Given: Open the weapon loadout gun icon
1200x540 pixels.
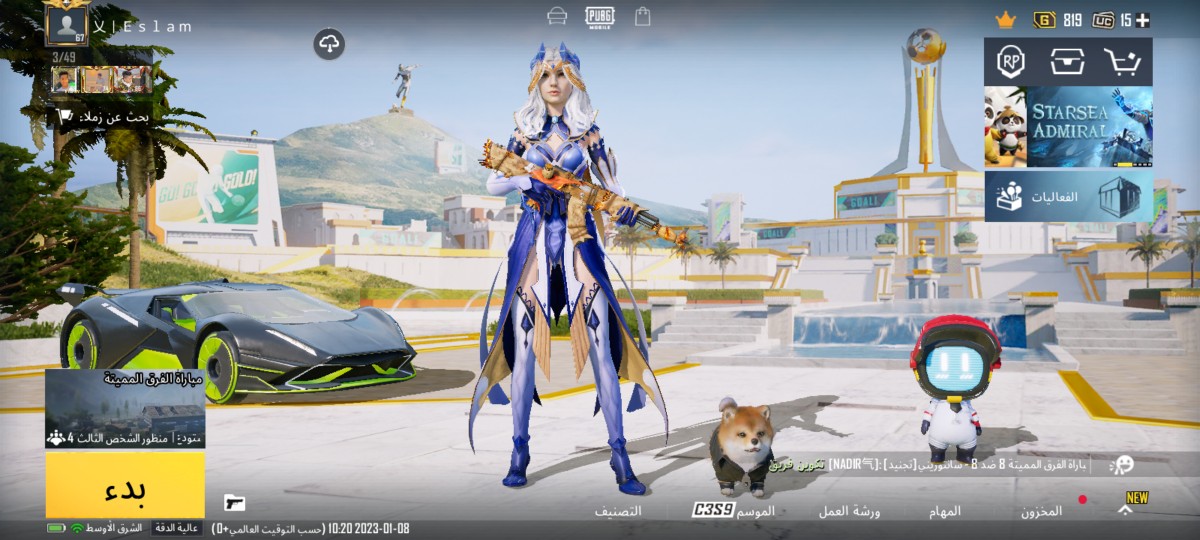Looking at the screenshot, I should pos(235,502).
